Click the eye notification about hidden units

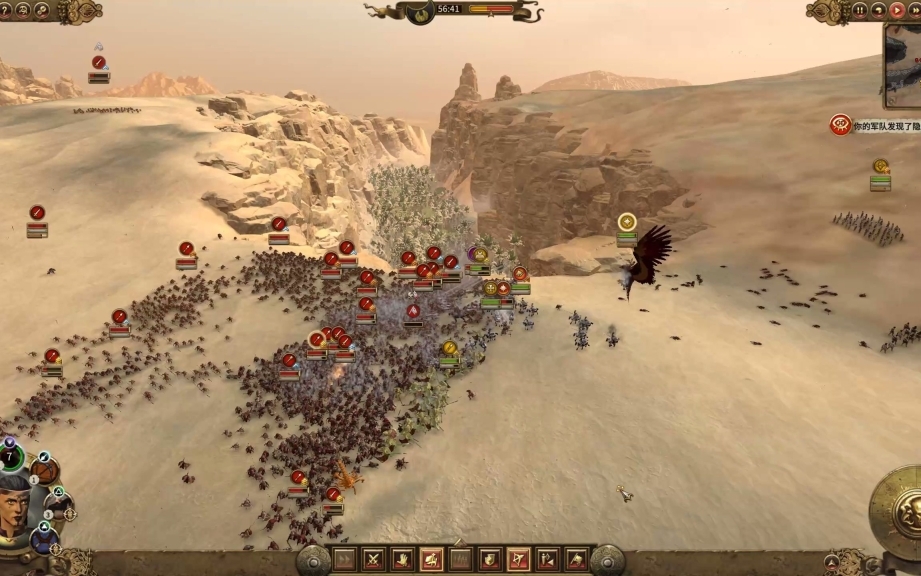(840, 124)
